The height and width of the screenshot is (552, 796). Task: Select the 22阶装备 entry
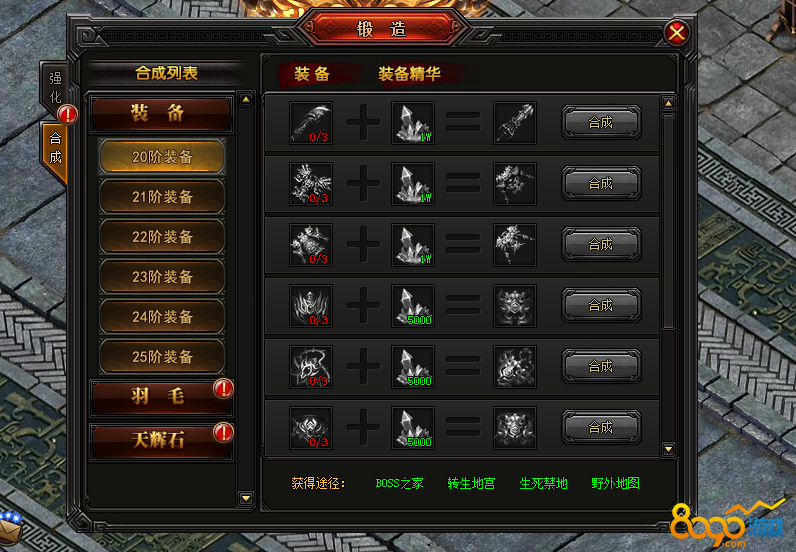tap(162, 237)
